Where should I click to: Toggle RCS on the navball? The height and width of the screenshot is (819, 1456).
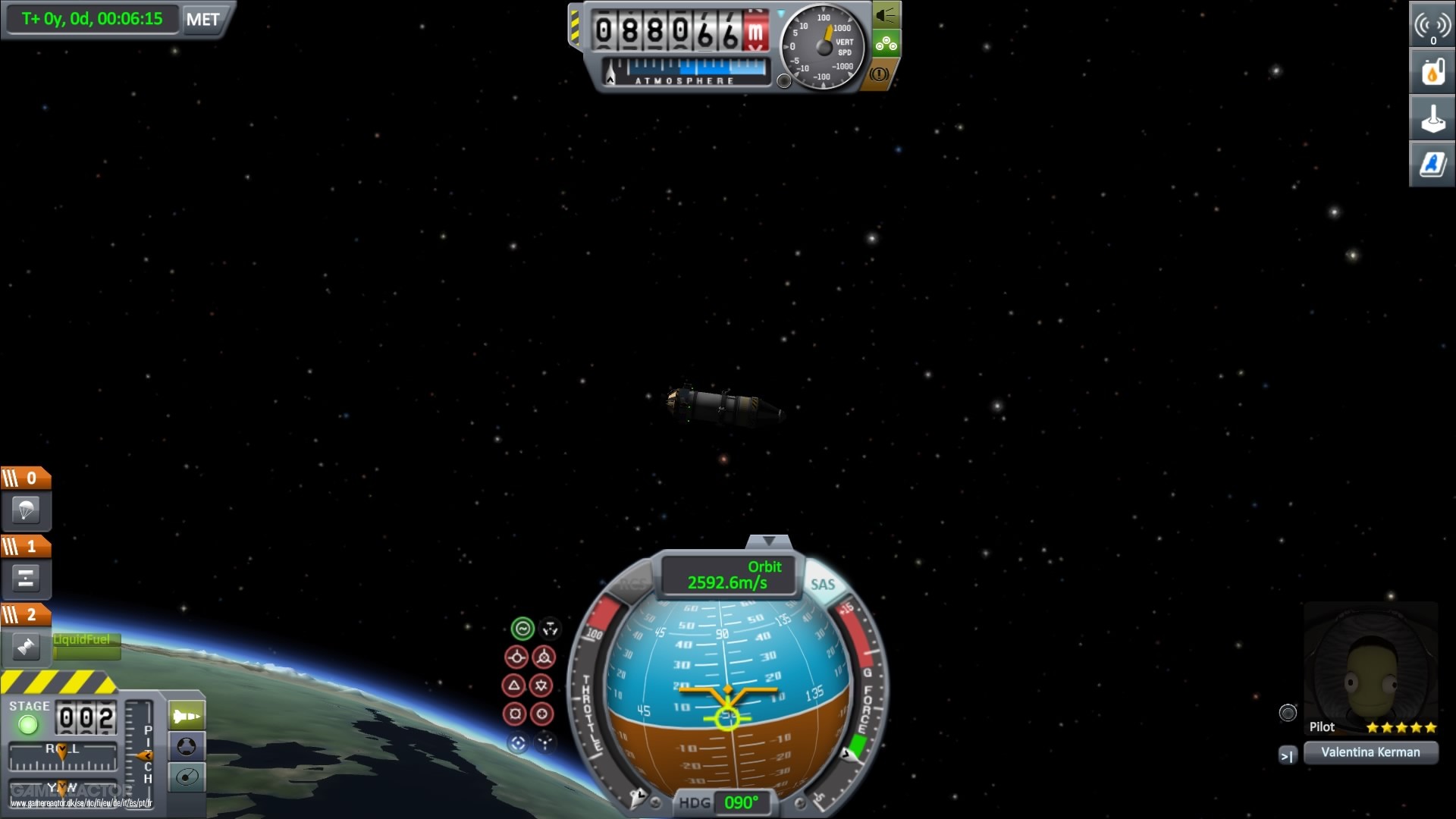[x=634, y=584]
